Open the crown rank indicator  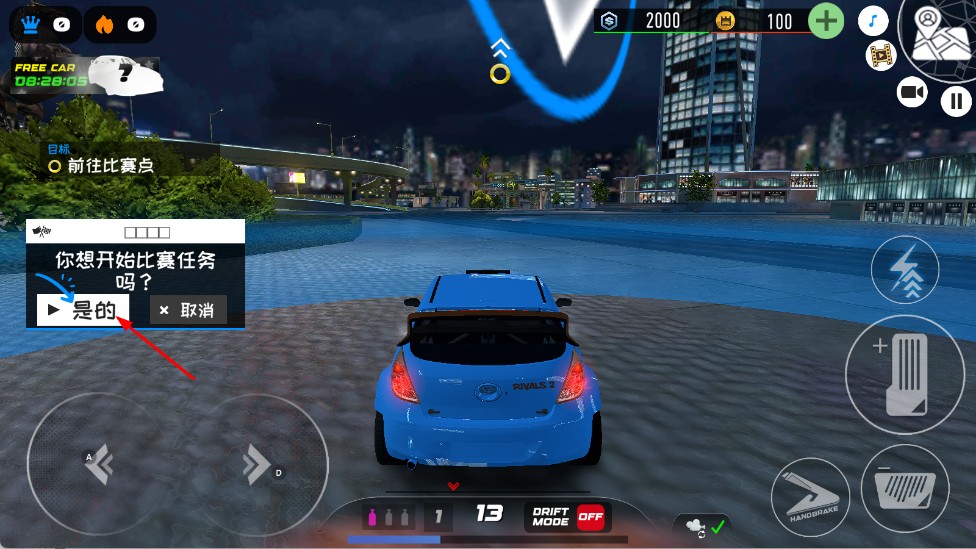click(x=45, y=24)
